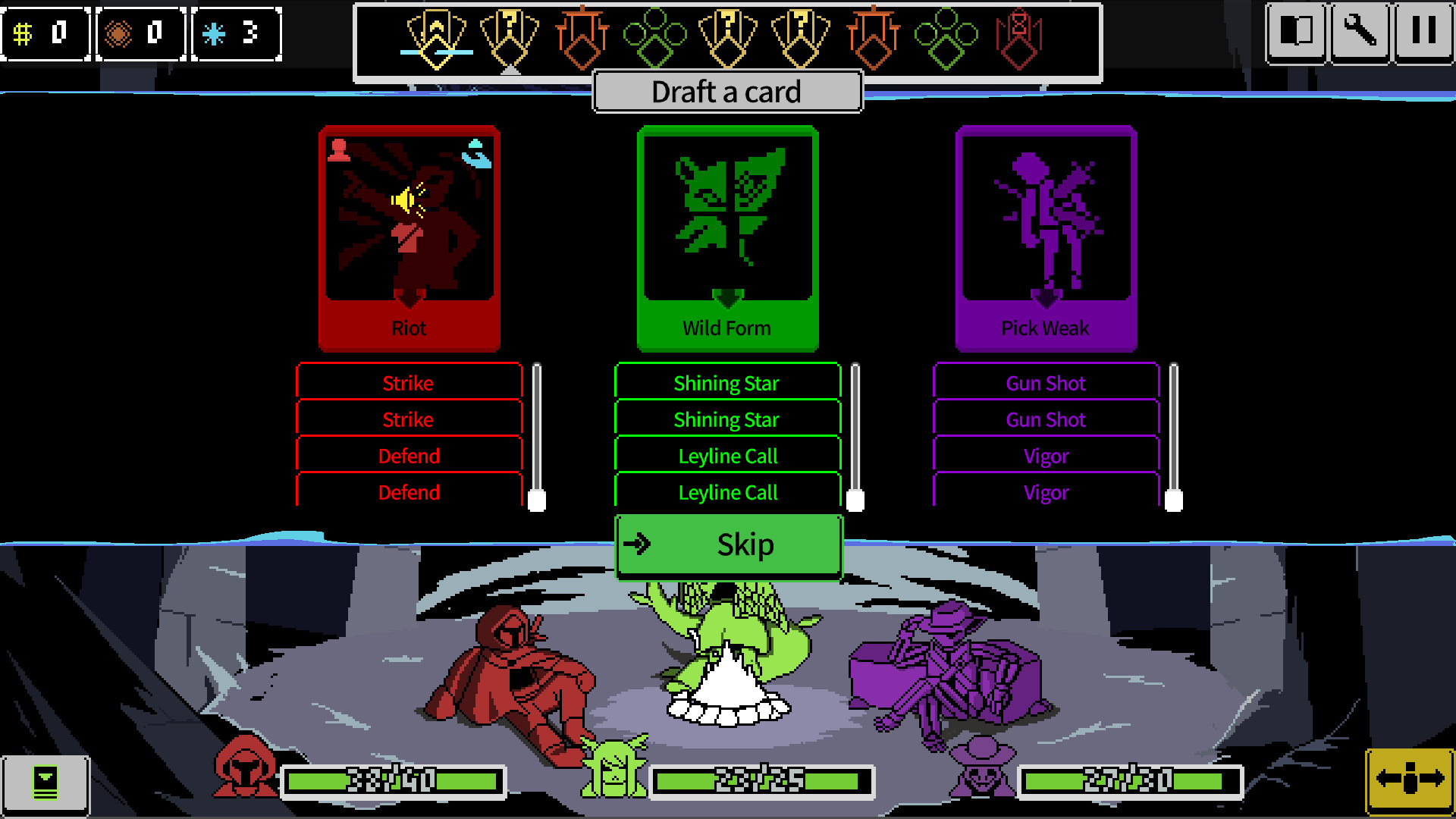Open the journal book icon top-right
This screenshot has height=819, width=1456.
pyautogui.click(x=1296, y=32)
